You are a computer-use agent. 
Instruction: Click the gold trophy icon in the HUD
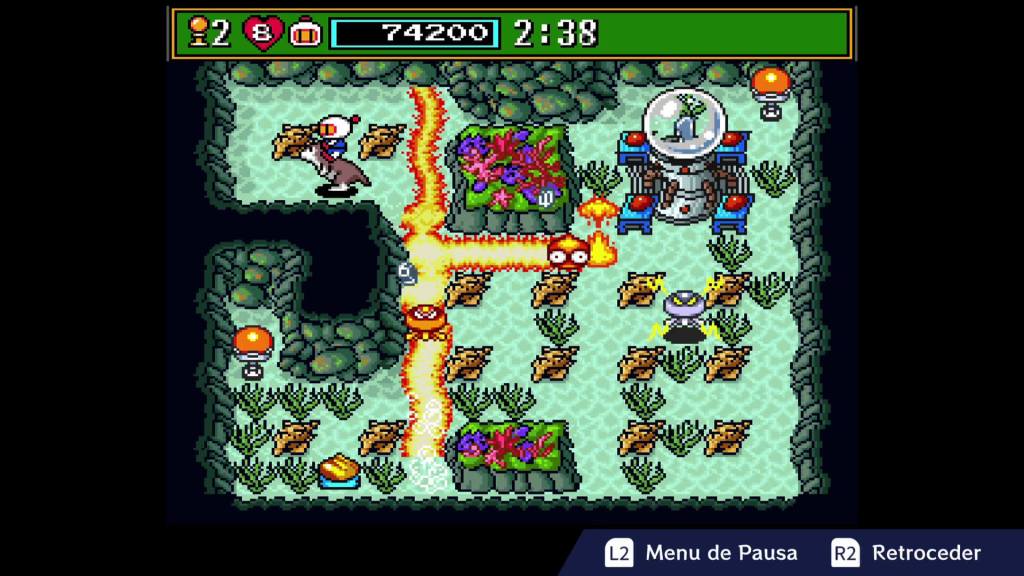199,34
